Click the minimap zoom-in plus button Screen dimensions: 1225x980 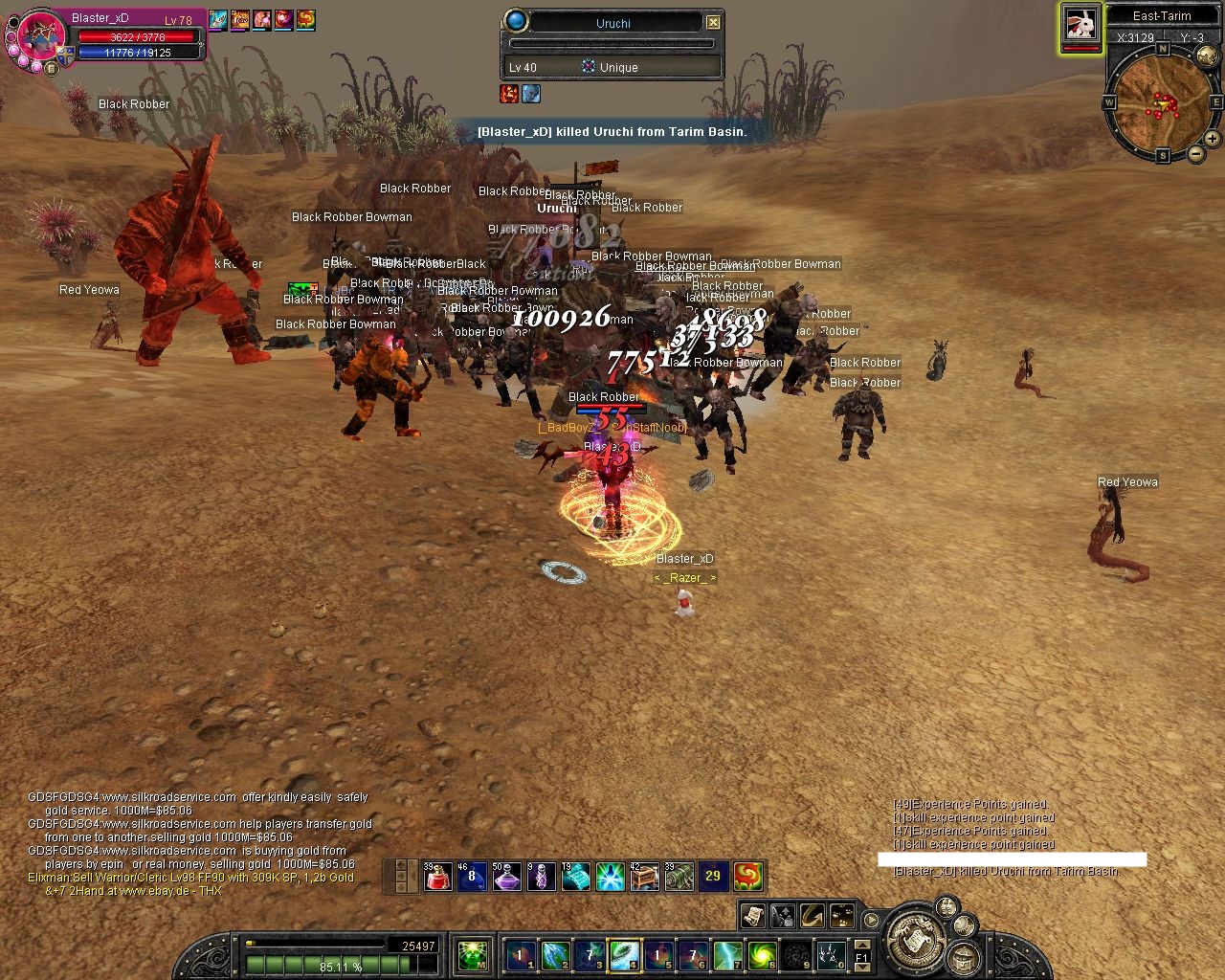(x=1212, y=139)
